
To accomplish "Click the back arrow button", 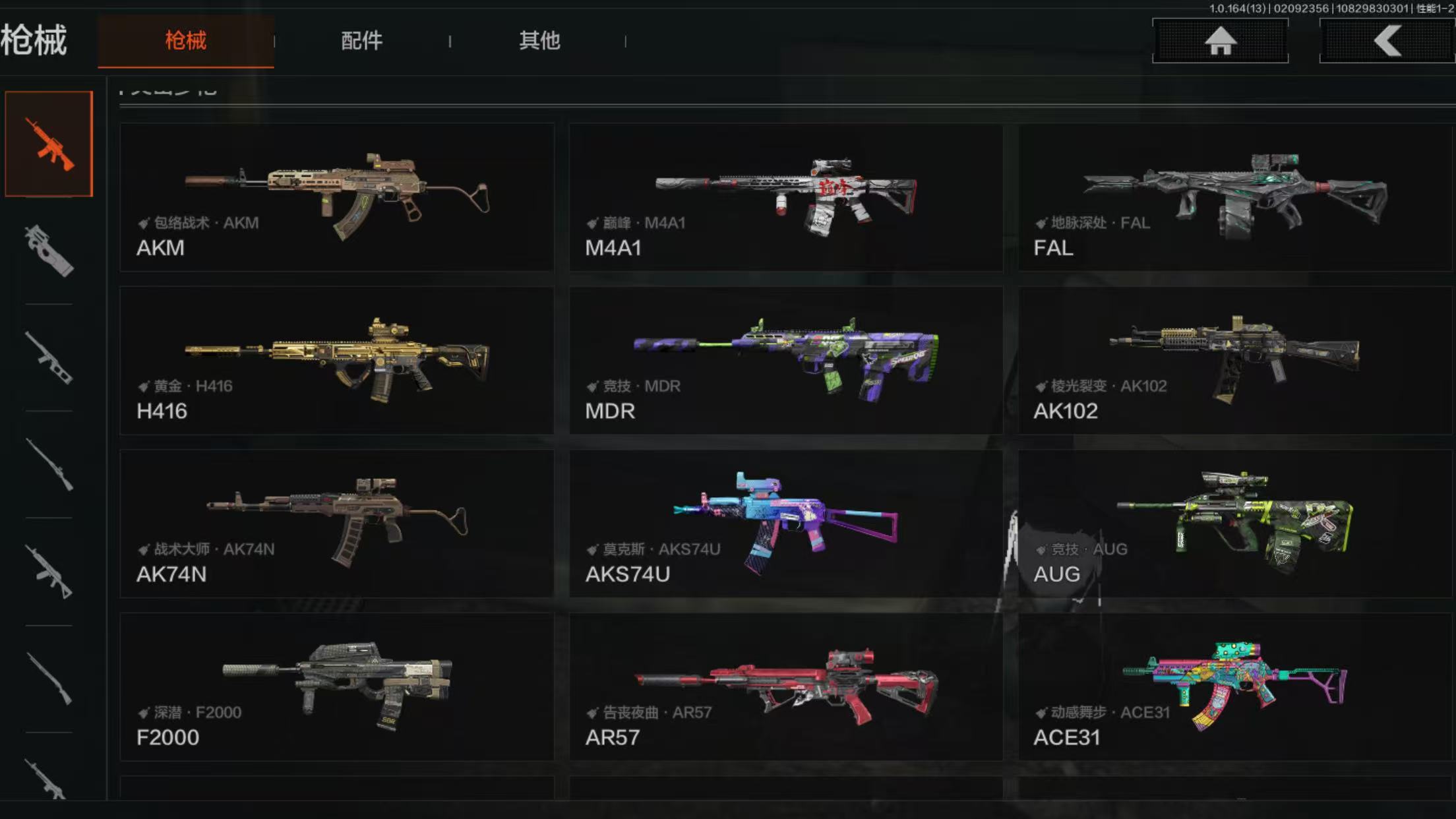I will click(1387, 41).
